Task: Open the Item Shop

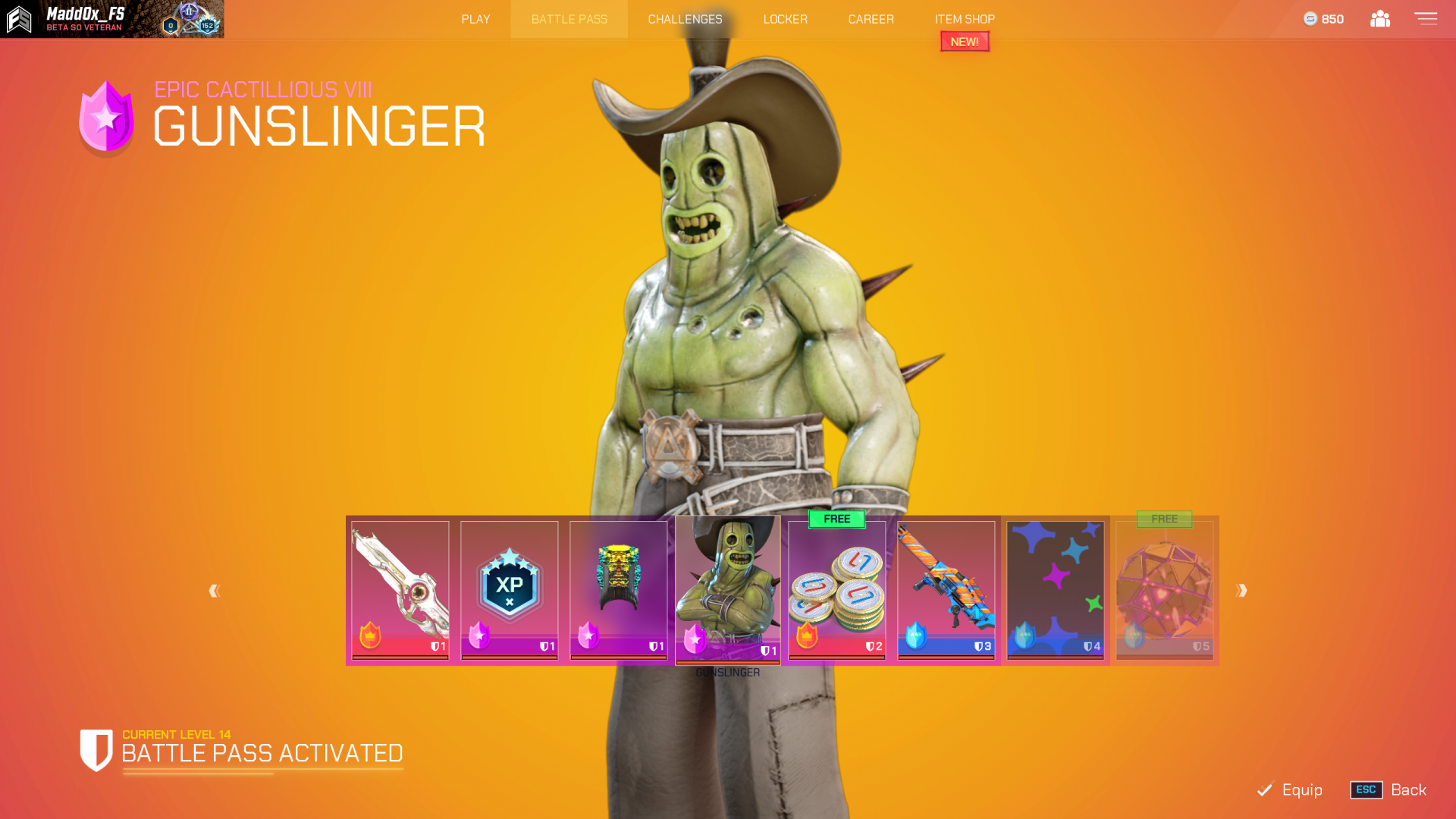Action: (x=965, y=19)
